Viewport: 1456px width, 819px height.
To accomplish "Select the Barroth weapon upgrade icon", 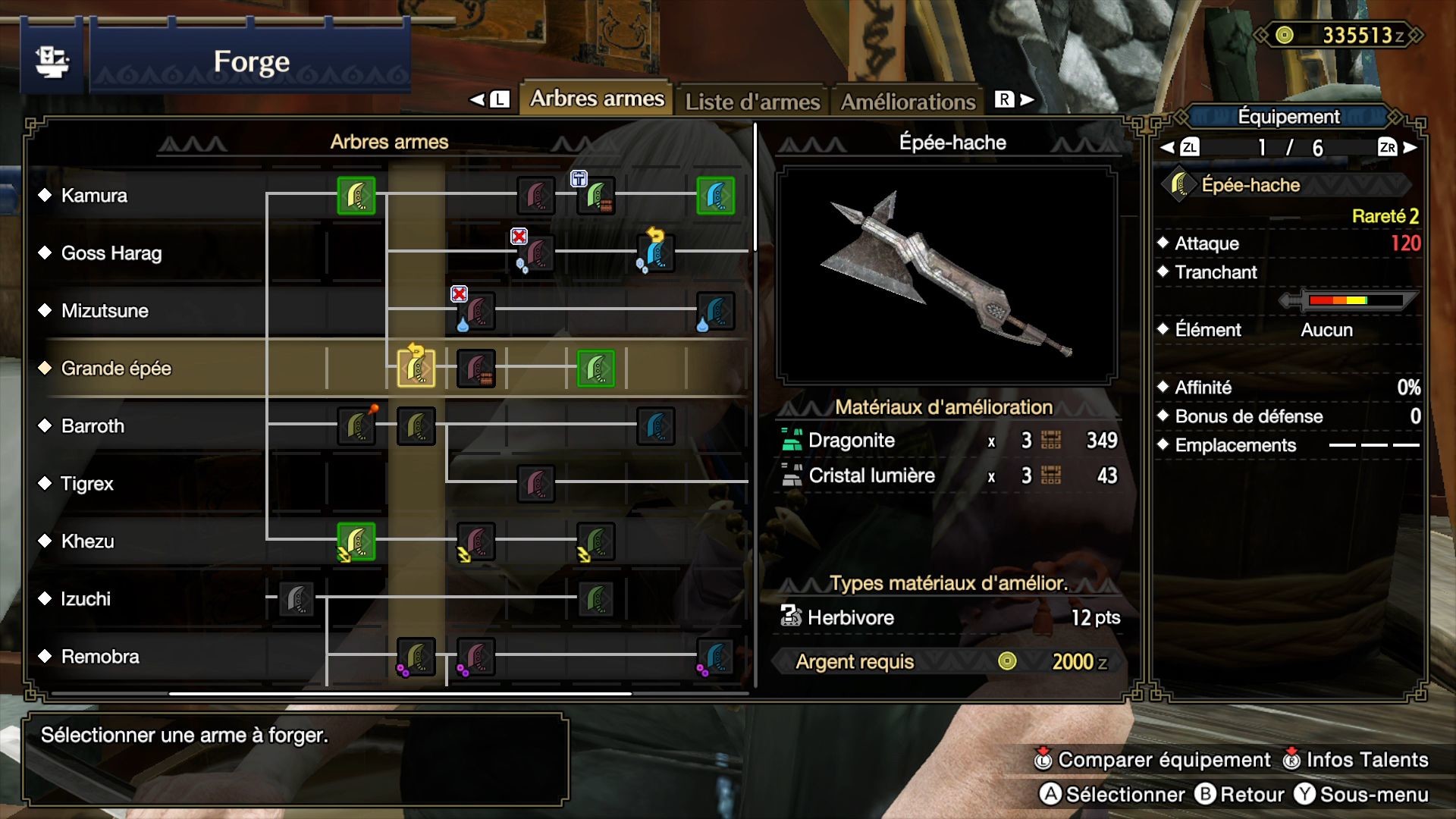I will 356,425.
